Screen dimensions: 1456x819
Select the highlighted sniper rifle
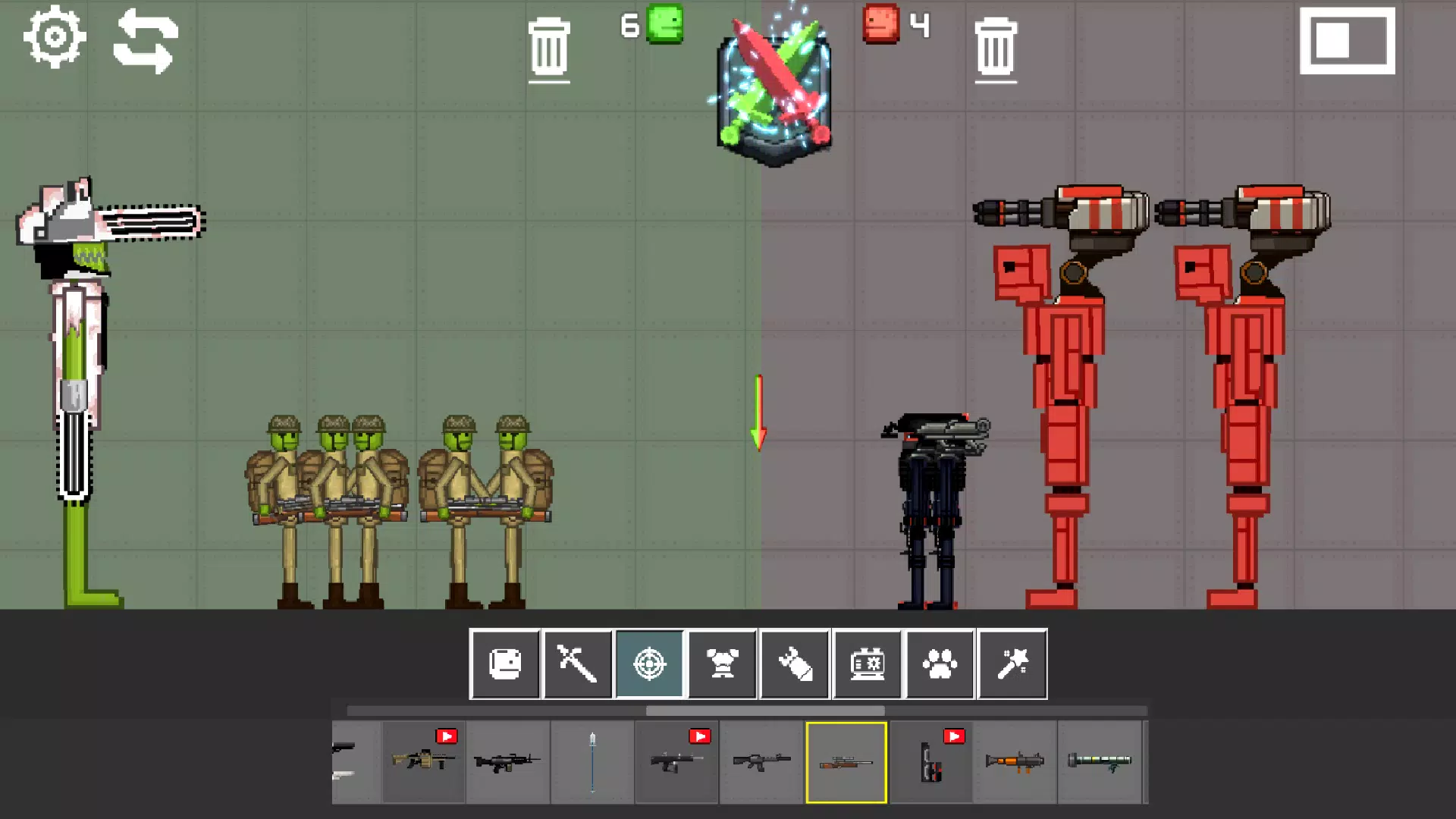[x=846, y=761]
